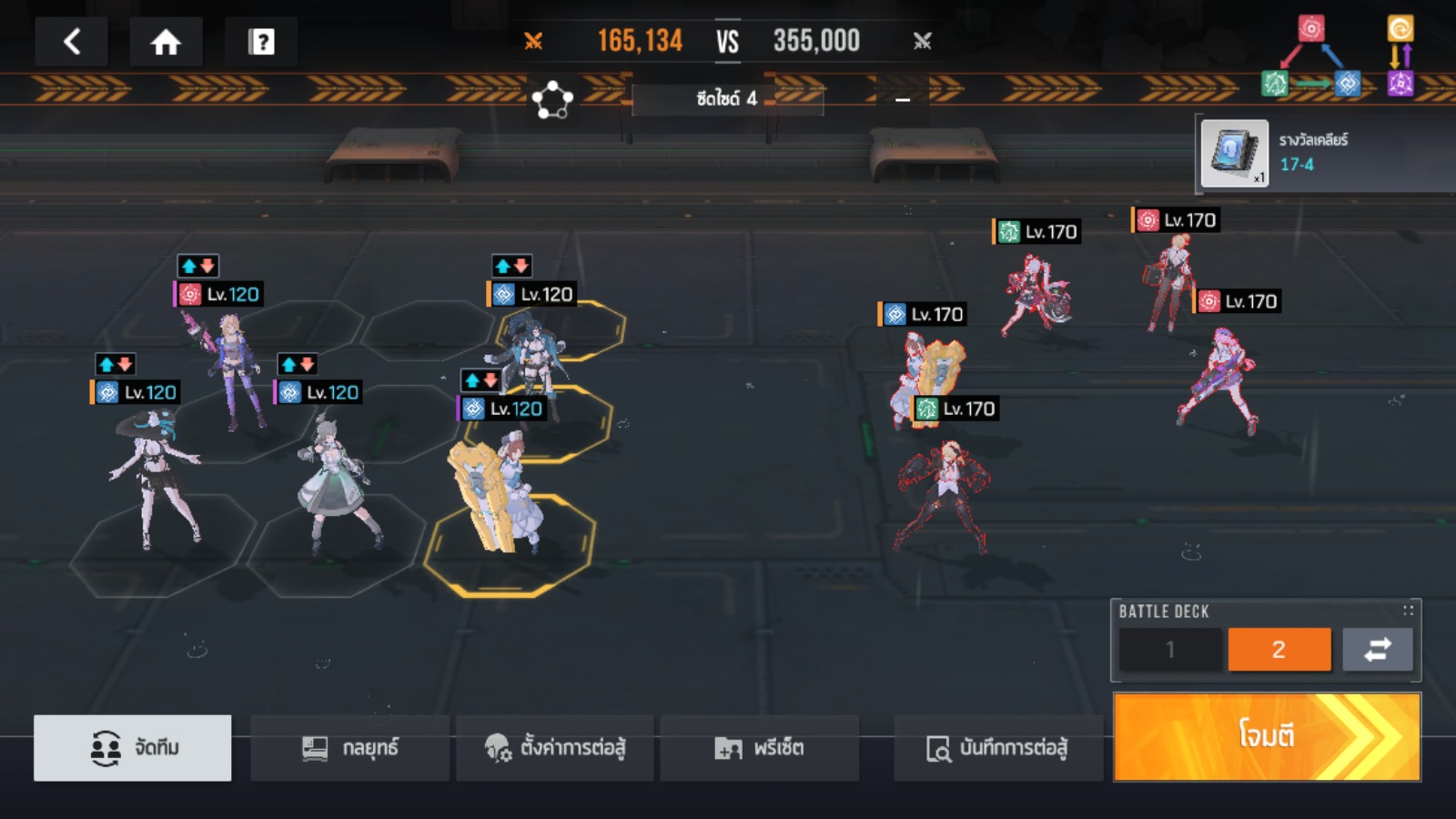Open the team arrangement button
This screenshot has height=819, width=1456.
tap(133, 748)
